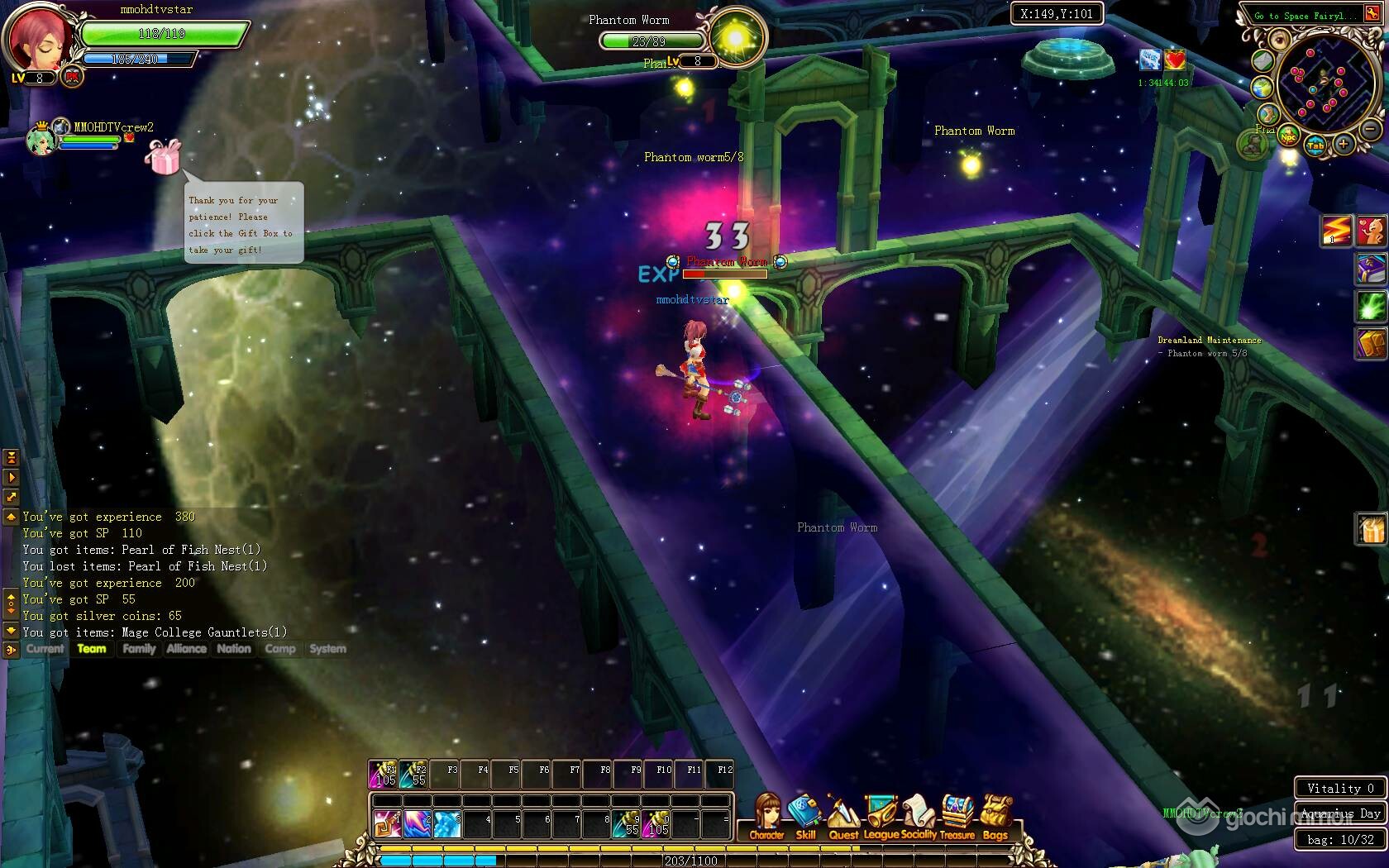This screenshot has height=868, width=1389.
Task: Click the pink gift box icon
Action: (x=162, y=156)
